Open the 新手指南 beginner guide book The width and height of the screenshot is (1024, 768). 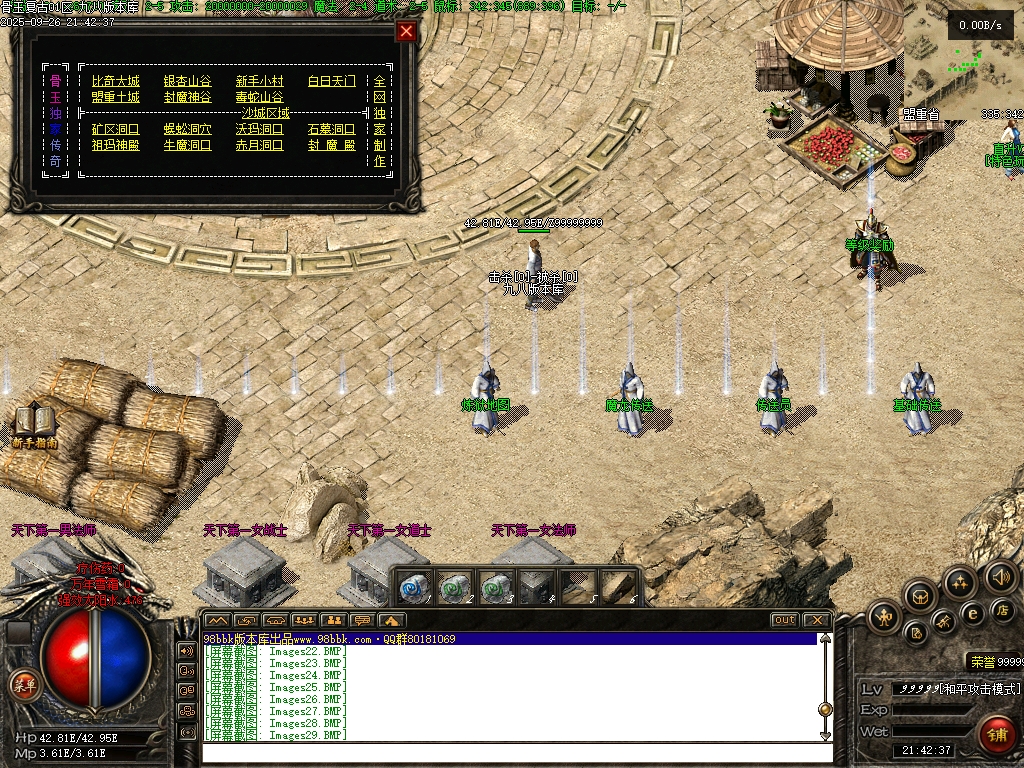click(x=34, y=425)
